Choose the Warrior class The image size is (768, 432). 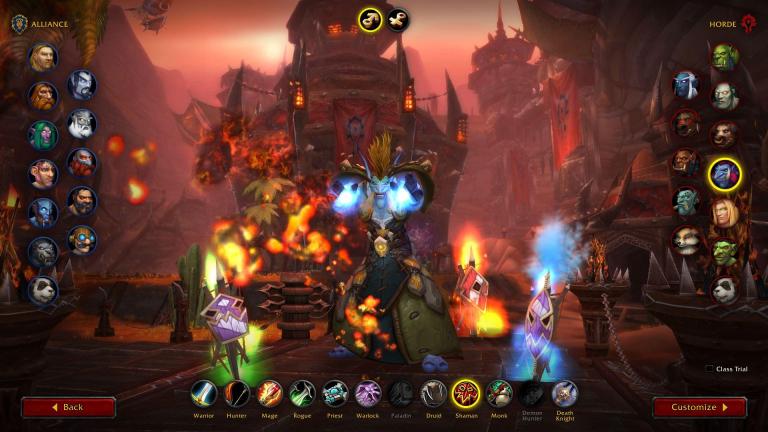coord(204,393)
